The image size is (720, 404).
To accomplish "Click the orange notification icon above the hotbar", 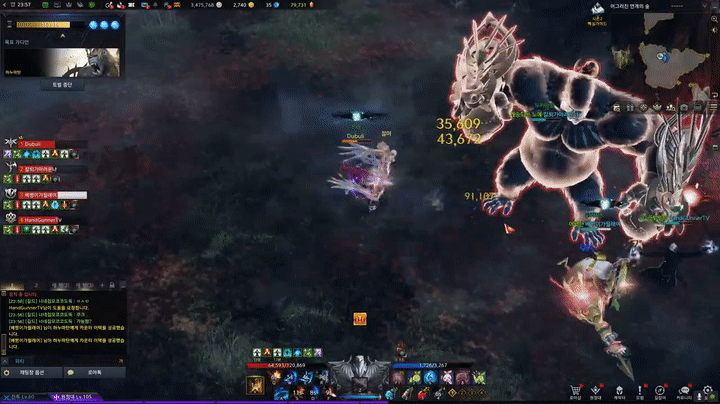I will tap(360, 318).
